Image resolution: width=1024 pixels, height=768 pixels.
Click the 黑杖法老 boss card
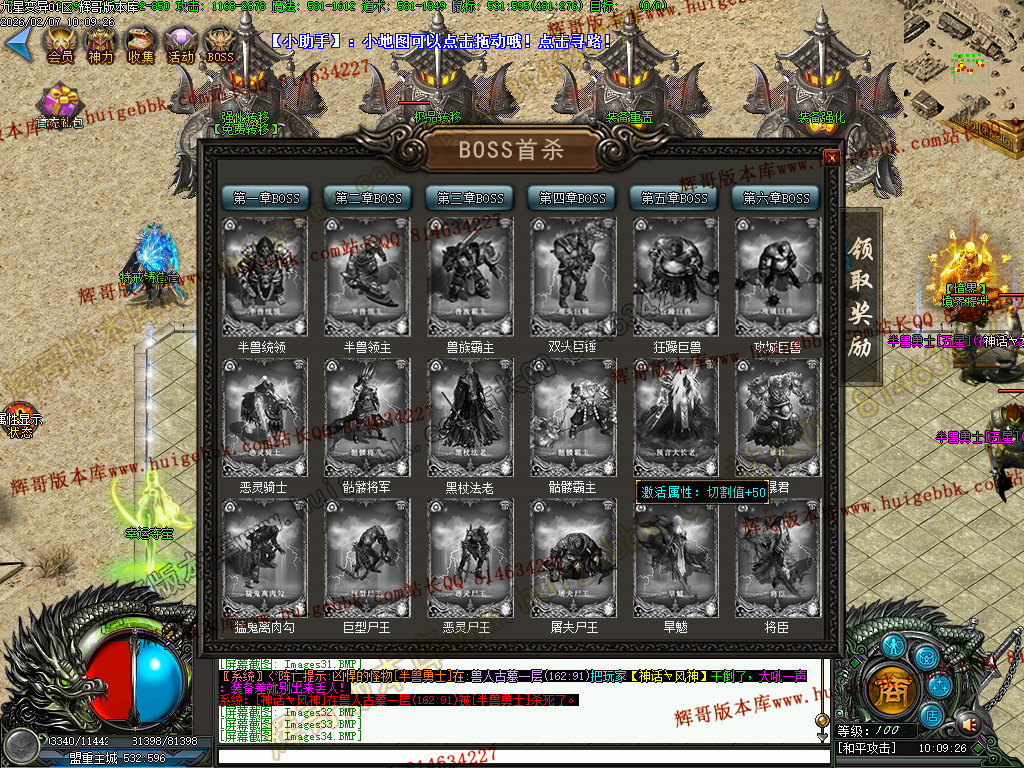click(469, 417)
